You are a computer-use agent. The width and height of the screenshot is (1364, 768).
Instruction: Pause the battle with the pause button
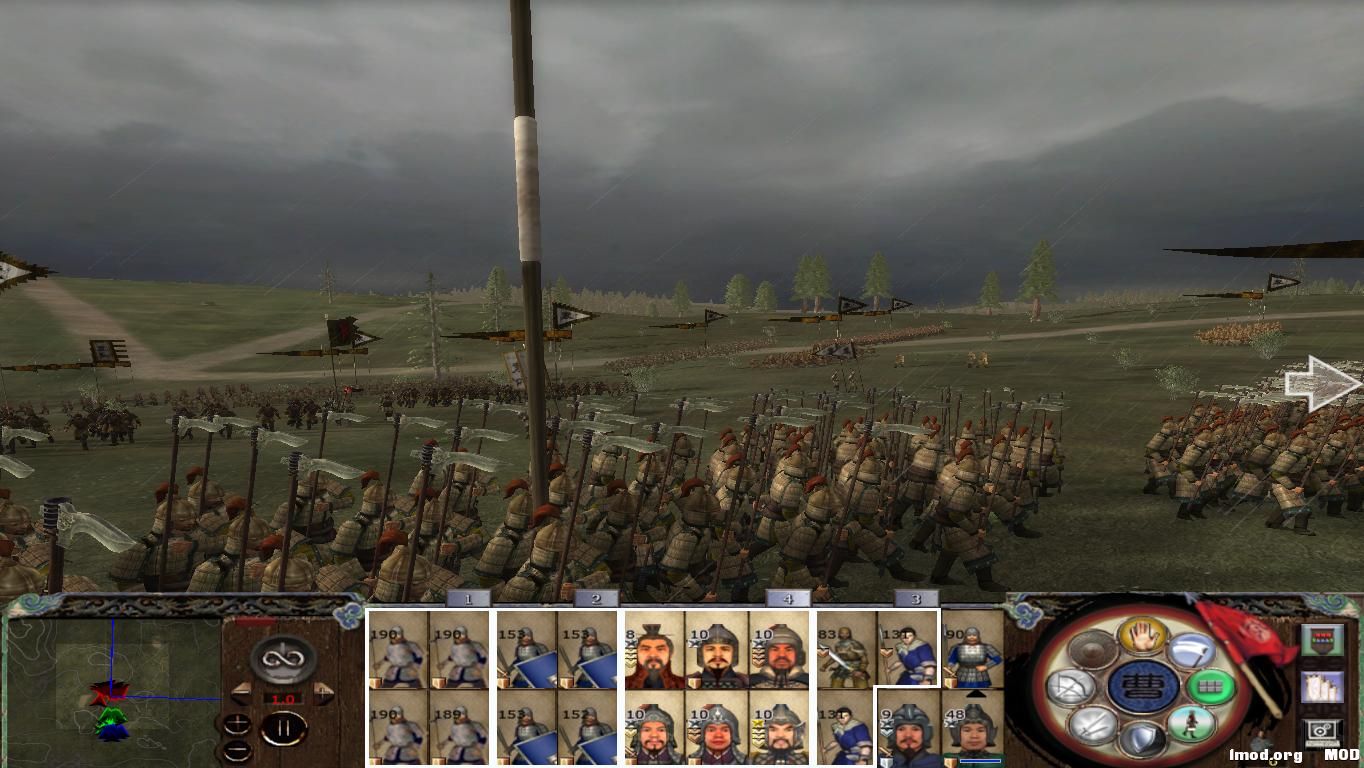pyautogui.click(x=285, y=727)
